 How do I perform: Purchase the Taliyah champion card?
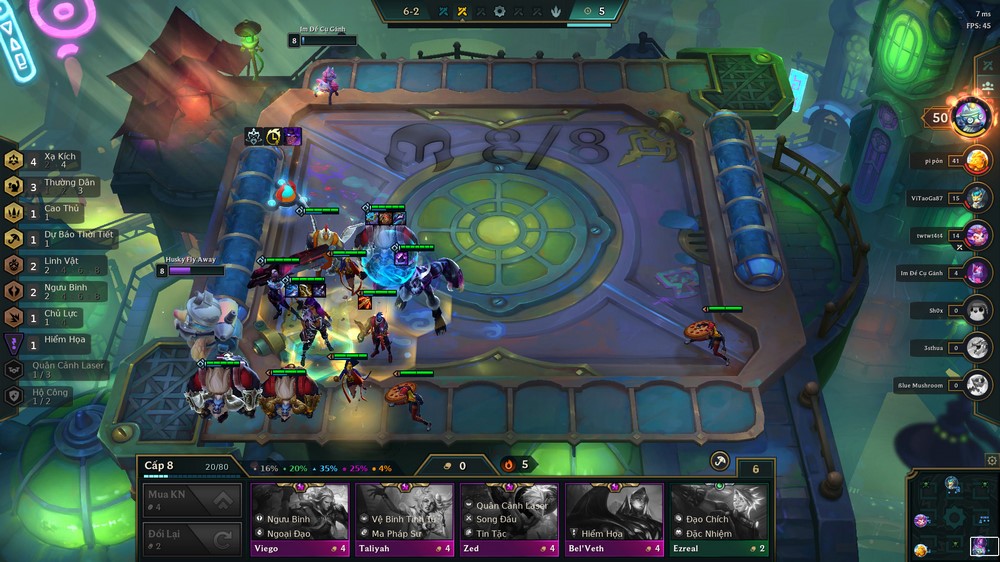point(404,512)
